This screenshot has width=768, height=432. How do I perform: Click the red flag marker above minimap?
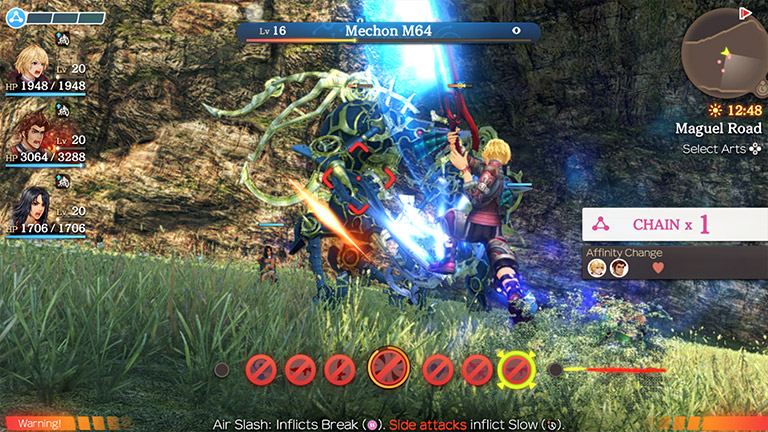click(x=746, y=12)
